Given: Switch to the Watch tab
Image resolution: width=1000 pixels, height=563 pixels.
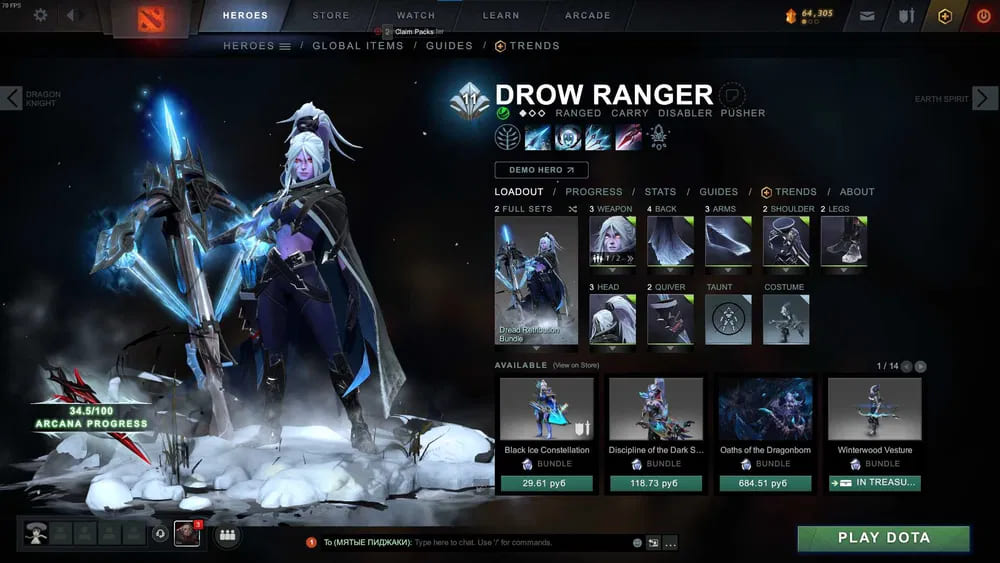Looking at the screenshot, I should [416, 15].
